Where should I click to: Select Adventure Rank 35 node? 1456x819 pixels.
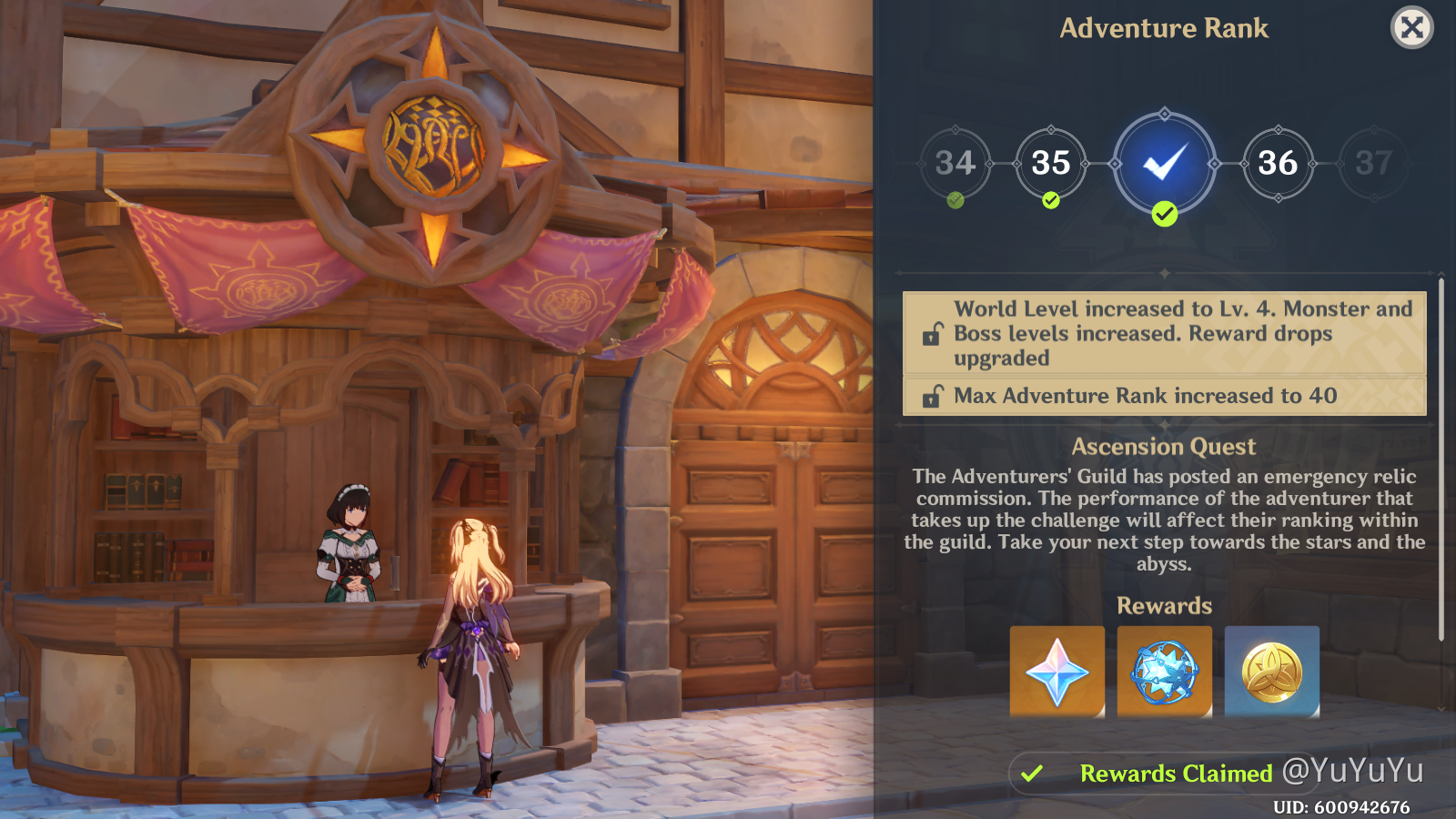1051,164
